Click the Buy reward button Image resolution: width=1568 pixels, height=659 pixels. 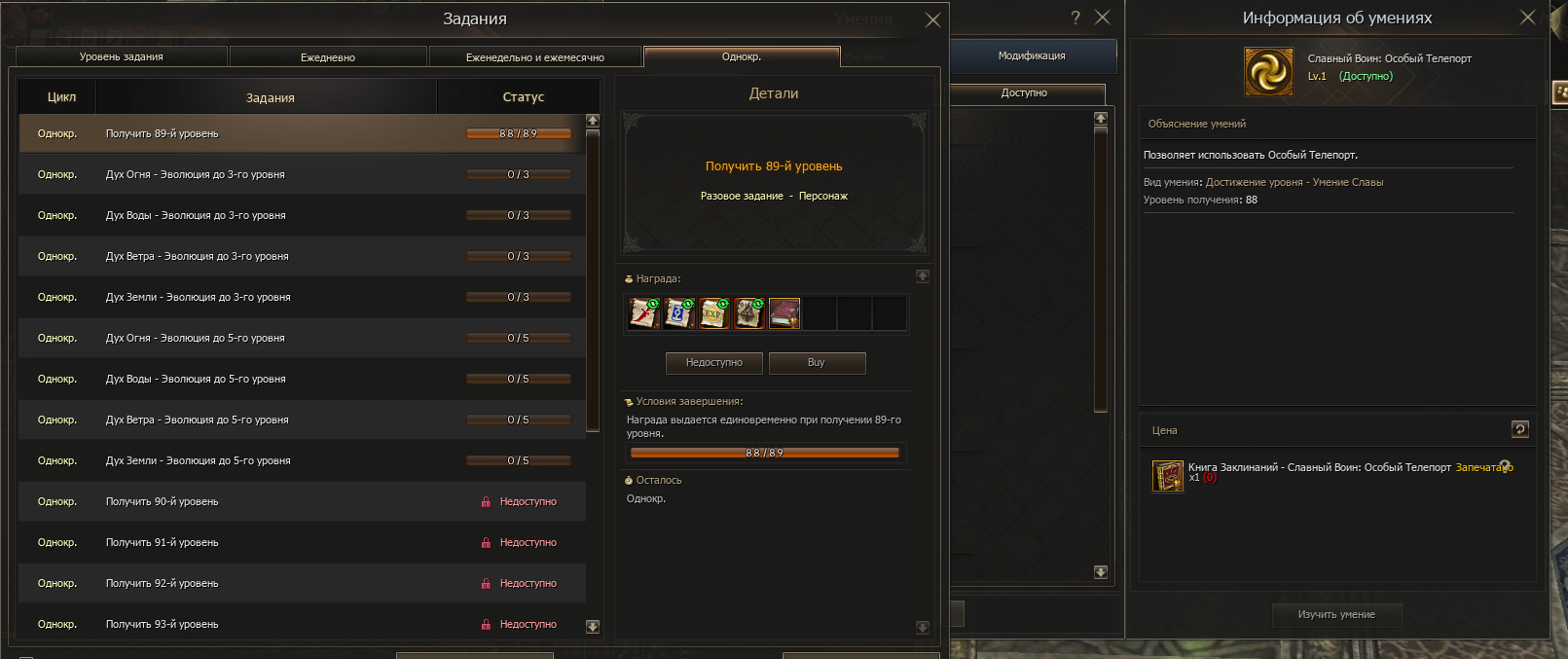click(x=817, y=363)
